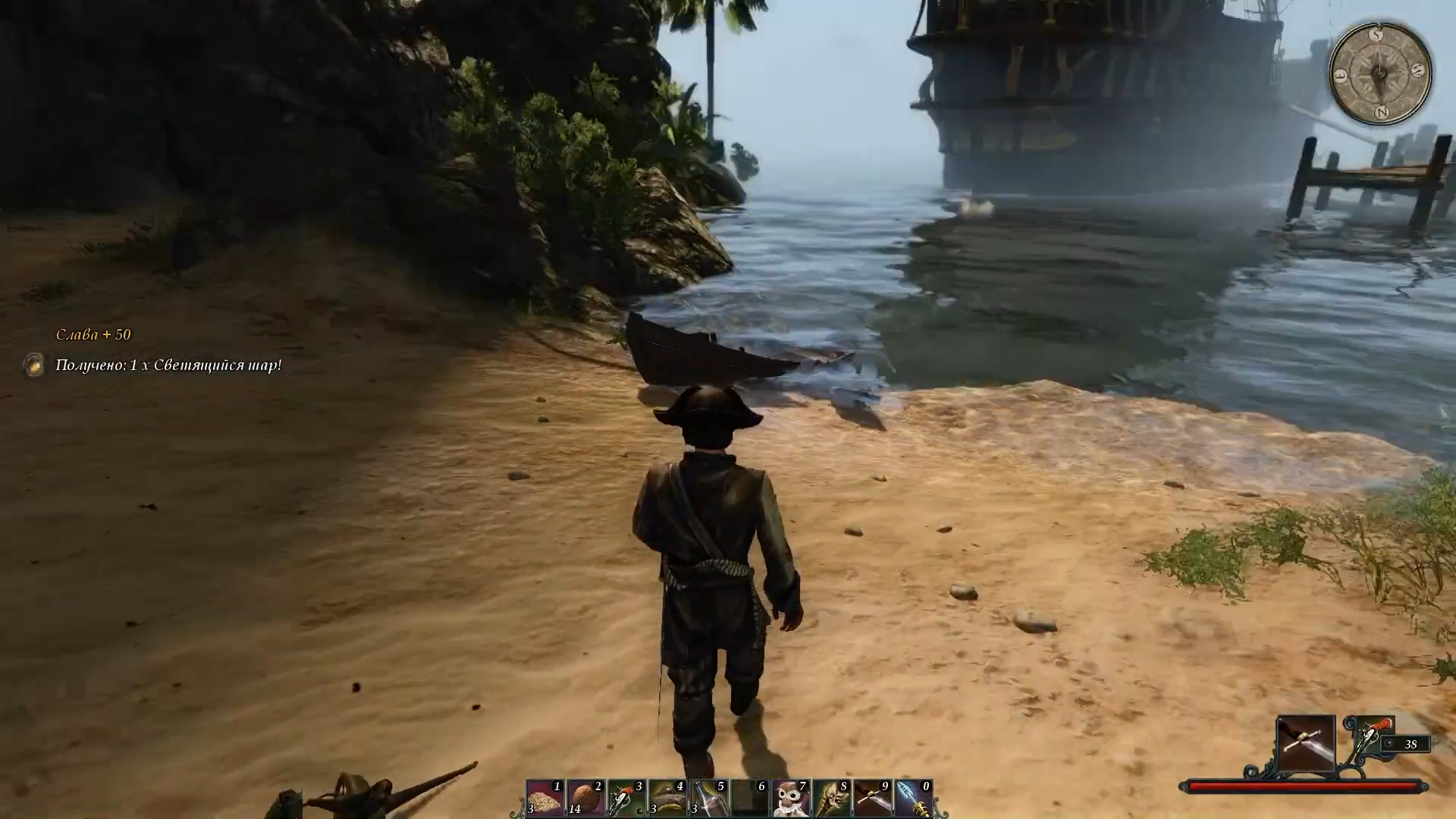Image resolution: width=1456 pixels, height=819 pixels.
Task: Drink from the bottle in hotbar slot 5
Action: coord(709,799)
